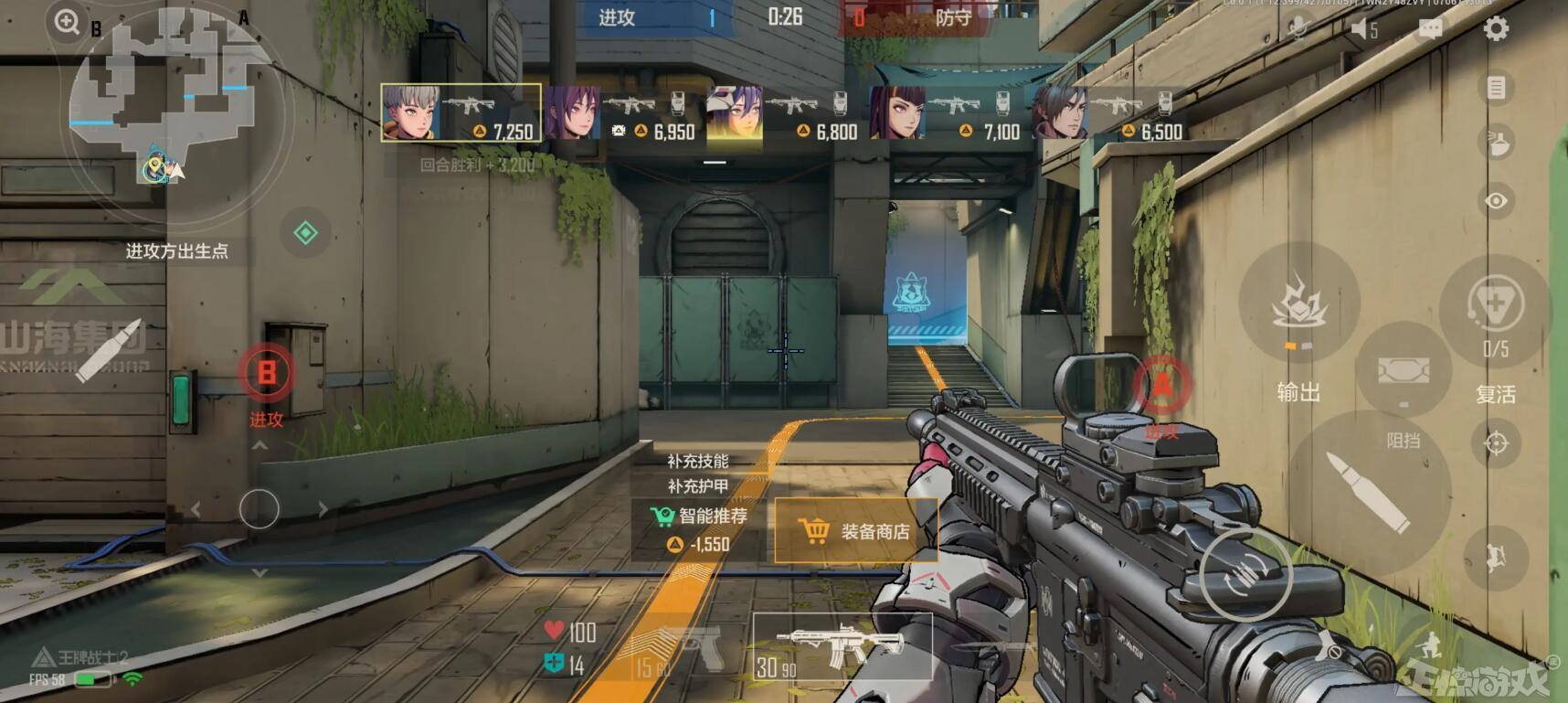1568x703 pixels.
Task: Open the chat message bubble
Action: [1430, 29]
